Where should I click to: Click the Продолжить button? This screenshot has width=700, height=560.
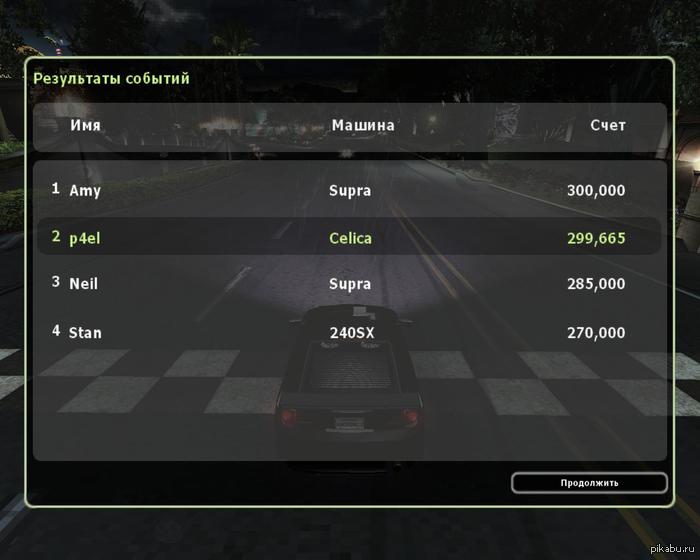pos(589,483)
